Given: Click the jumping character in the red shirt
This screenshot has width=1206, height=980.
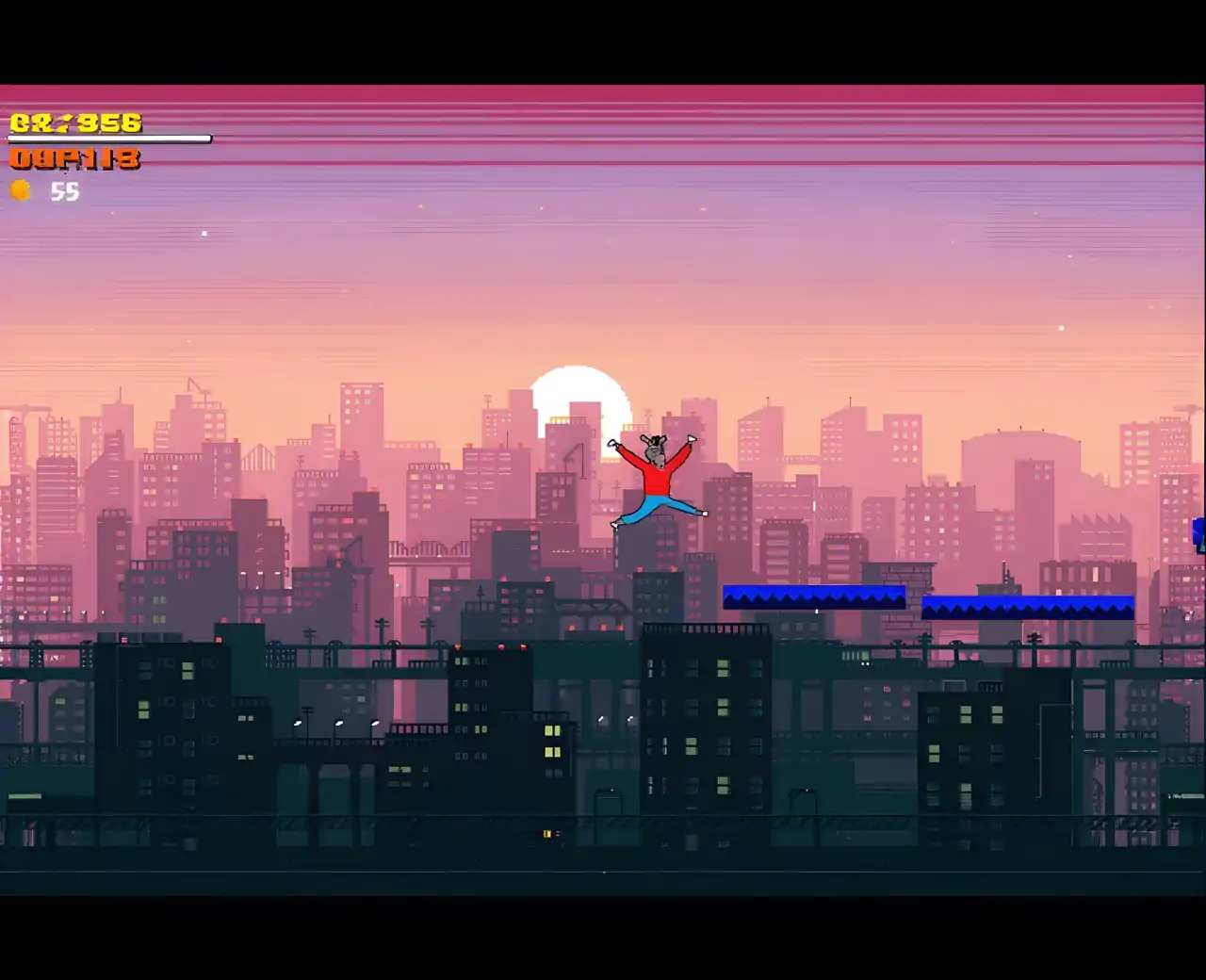Looking at the screenshot, I should [x=657, y=476].
